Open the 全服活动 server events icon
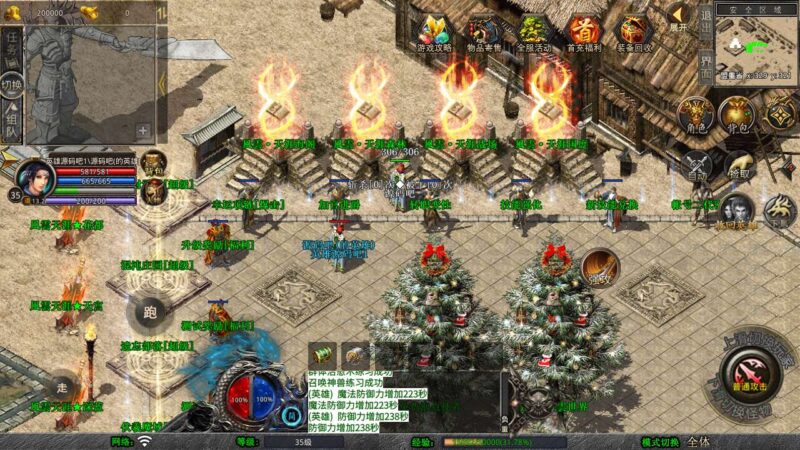Viewport: 800px width, 450px height. point(533,33)
